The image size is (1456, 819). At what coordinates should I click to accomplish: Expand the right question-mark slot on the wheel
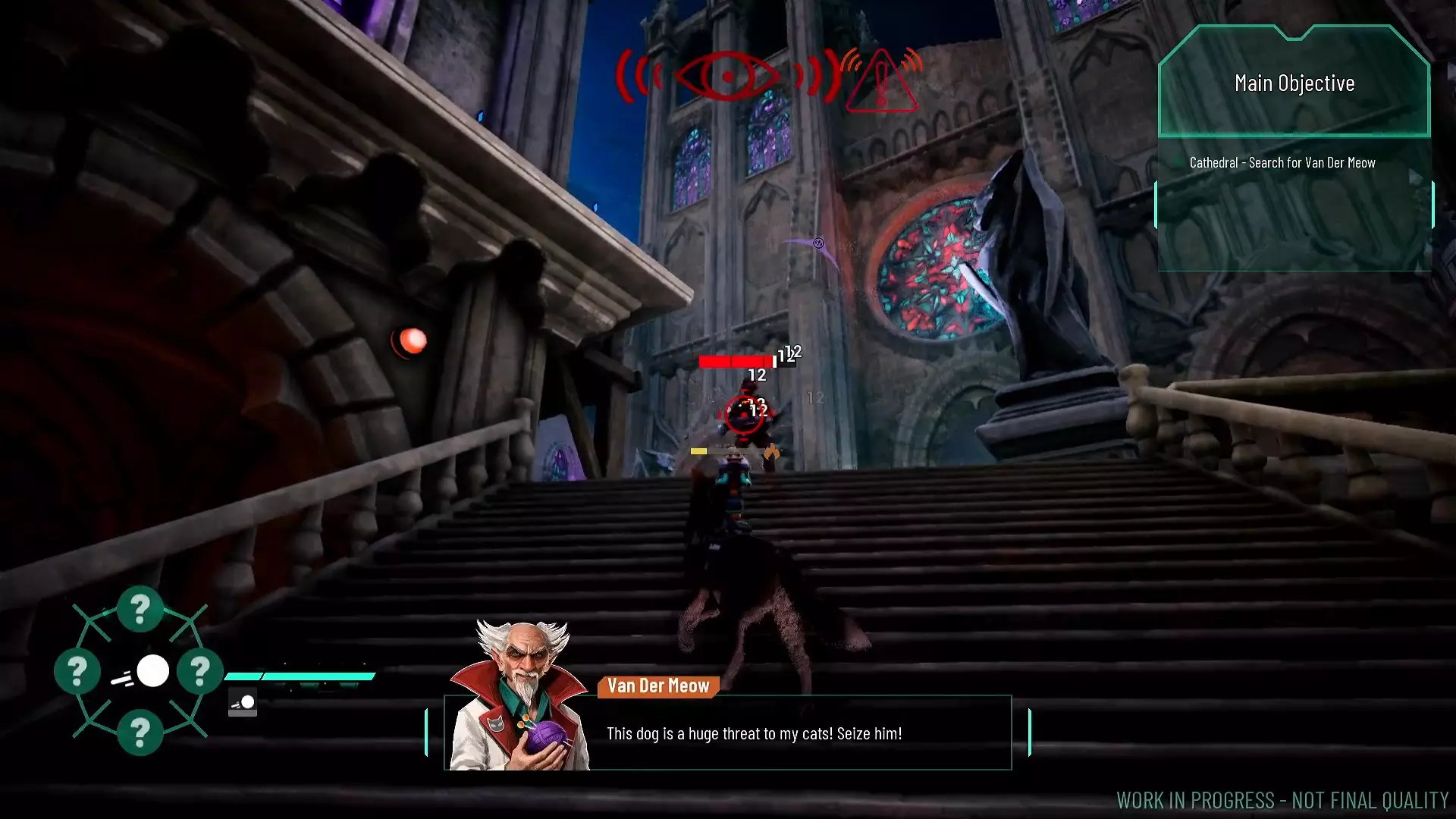200,670
